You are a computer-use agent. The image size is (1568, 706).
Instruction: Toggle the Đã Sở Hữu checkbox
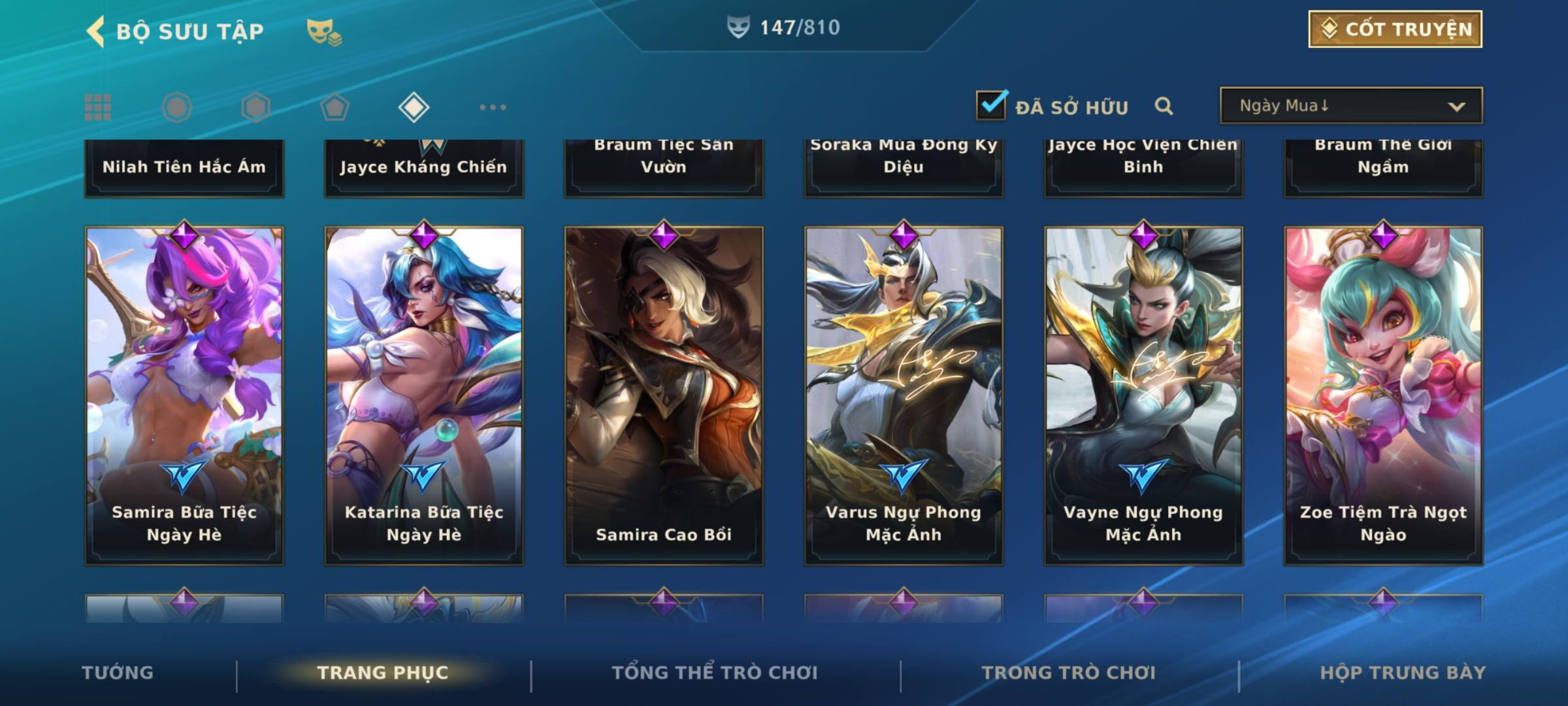point(991,105)
